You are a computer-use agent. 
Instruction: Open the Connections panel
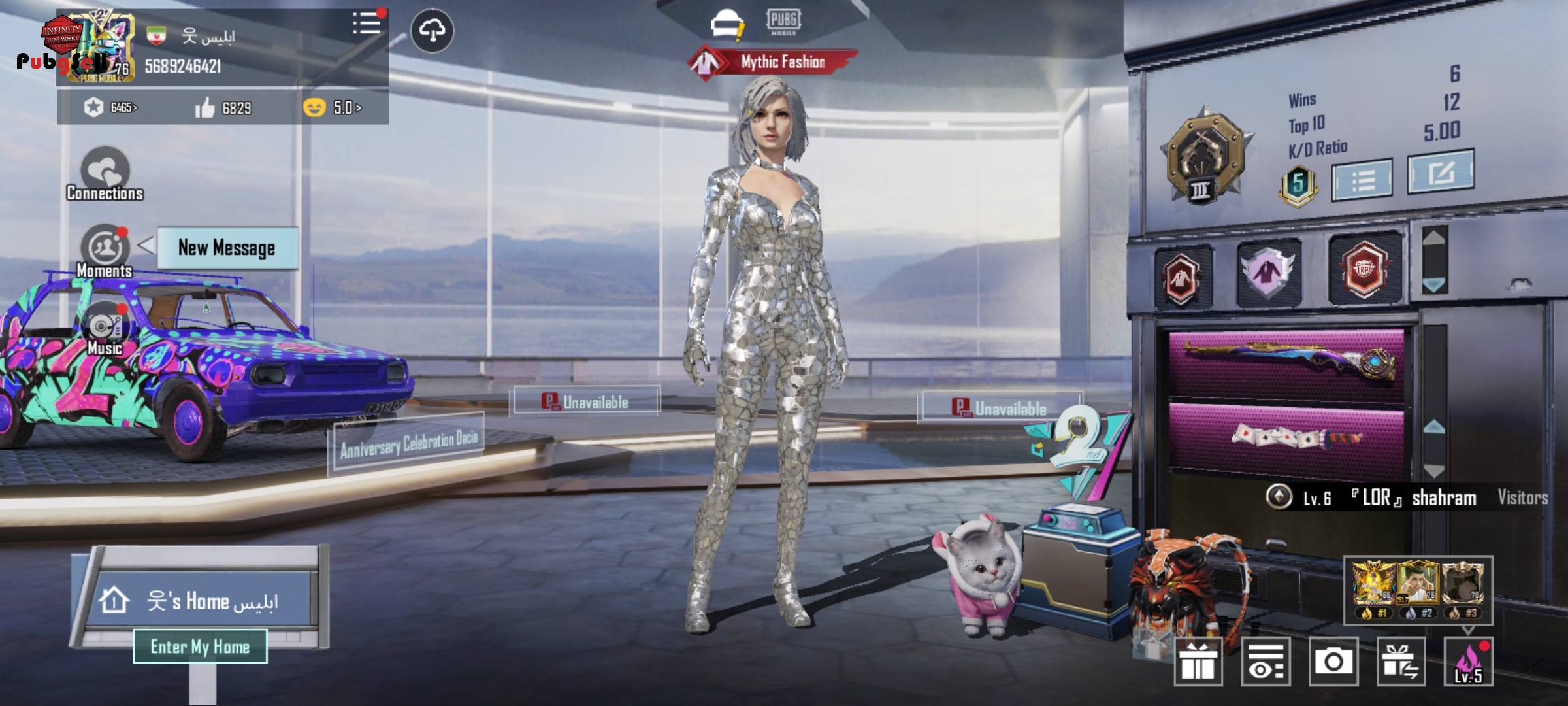(105, 174)
